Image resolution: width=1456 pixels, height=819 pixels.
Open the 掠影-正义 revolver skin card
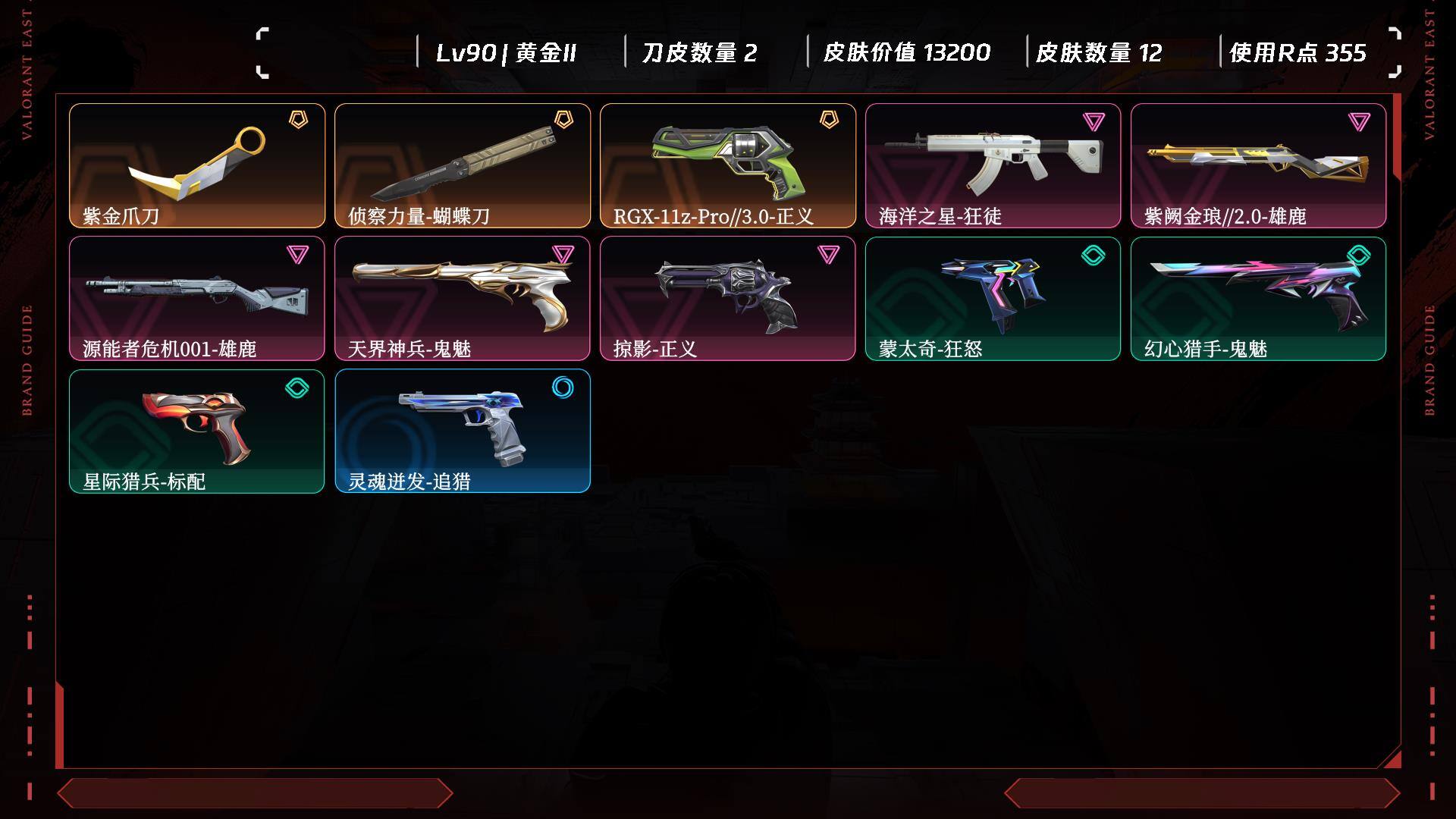(728, 298)
